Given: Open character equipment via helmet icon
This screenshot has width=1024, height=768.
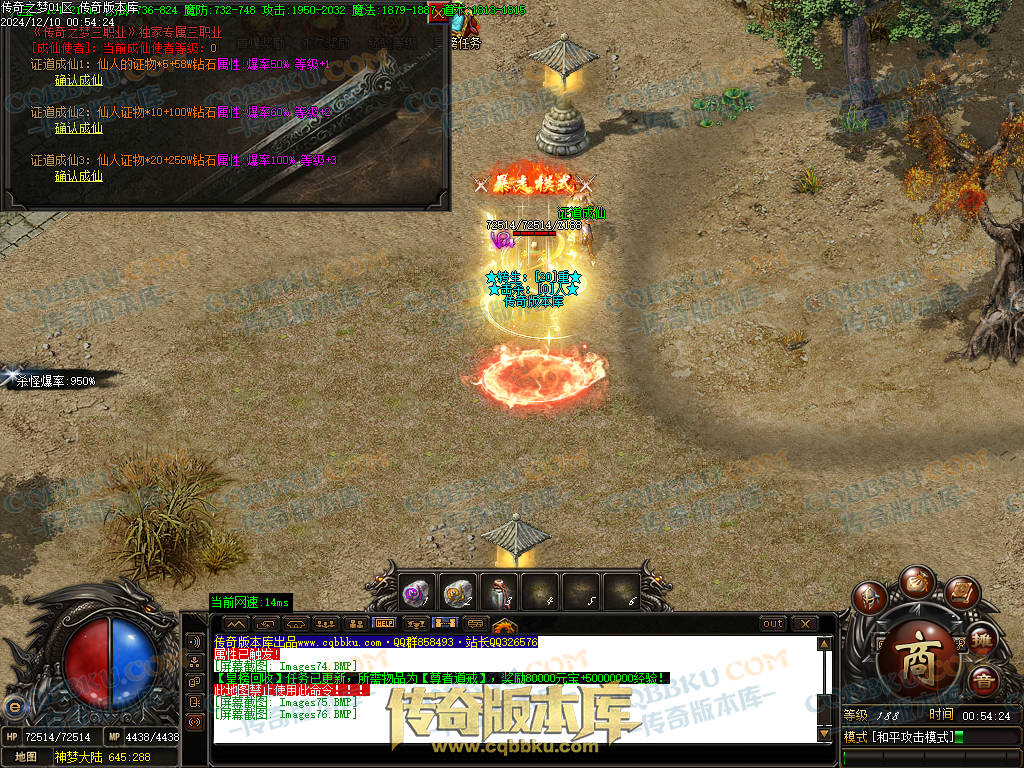Looking at the screenshot, I should (870, 600).
